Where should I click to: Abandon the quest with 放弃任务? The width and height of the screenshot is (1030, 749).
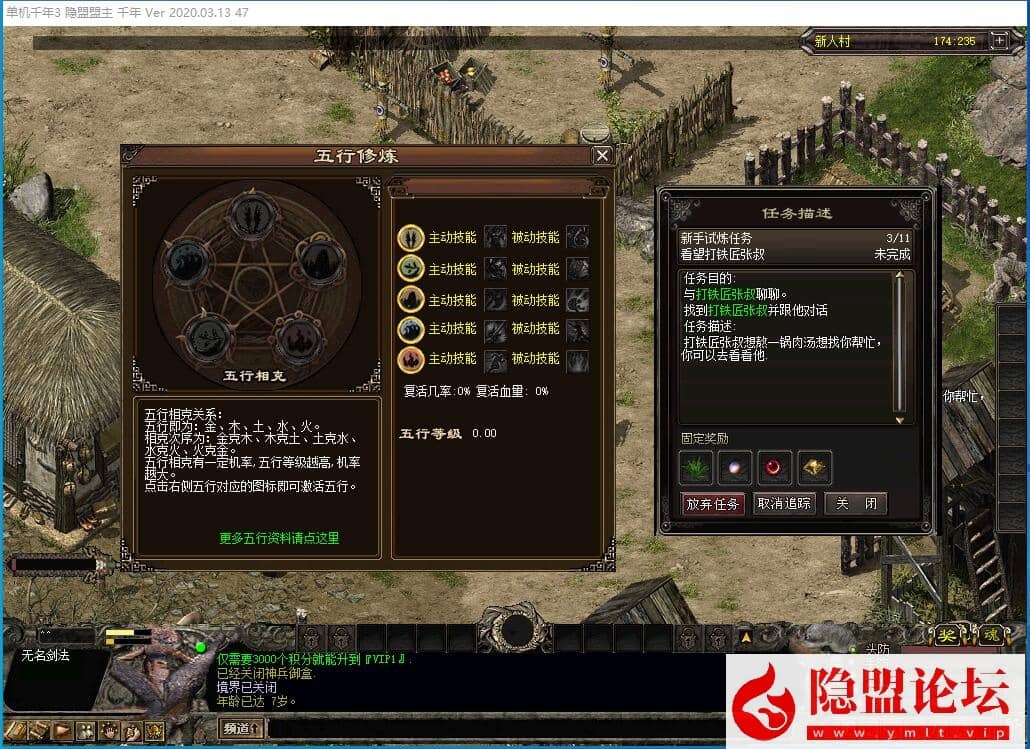(x=713, y=504)
